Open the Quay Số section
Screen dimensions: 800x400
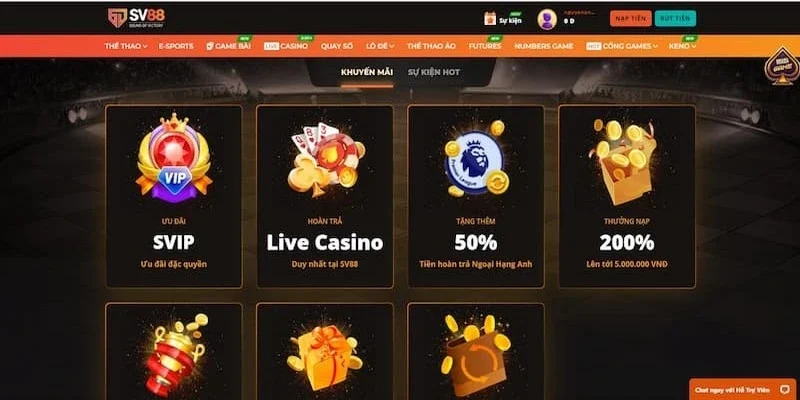pyautogui.click(x=339, y=46)
